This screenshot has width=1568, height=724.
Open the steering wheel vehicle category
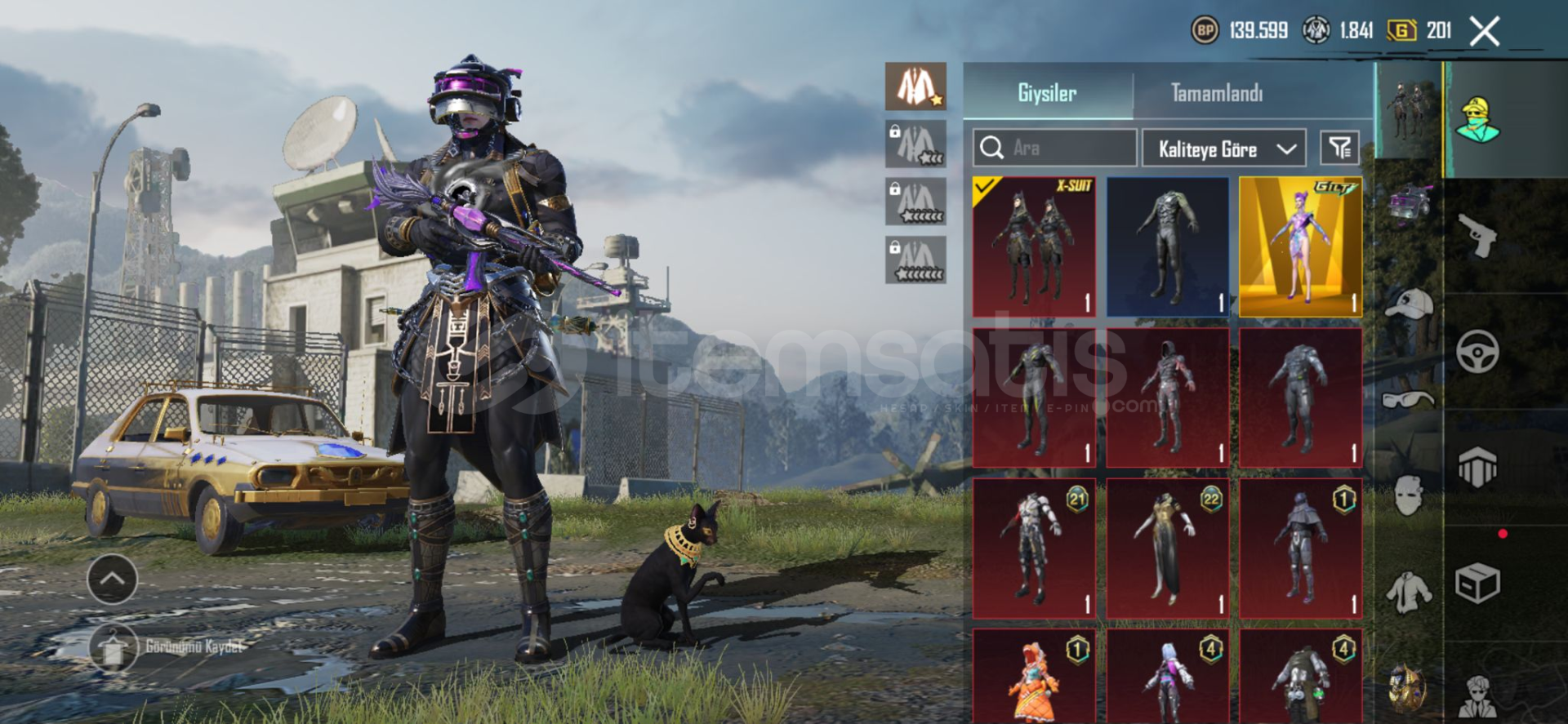(x=1477, y=352)
